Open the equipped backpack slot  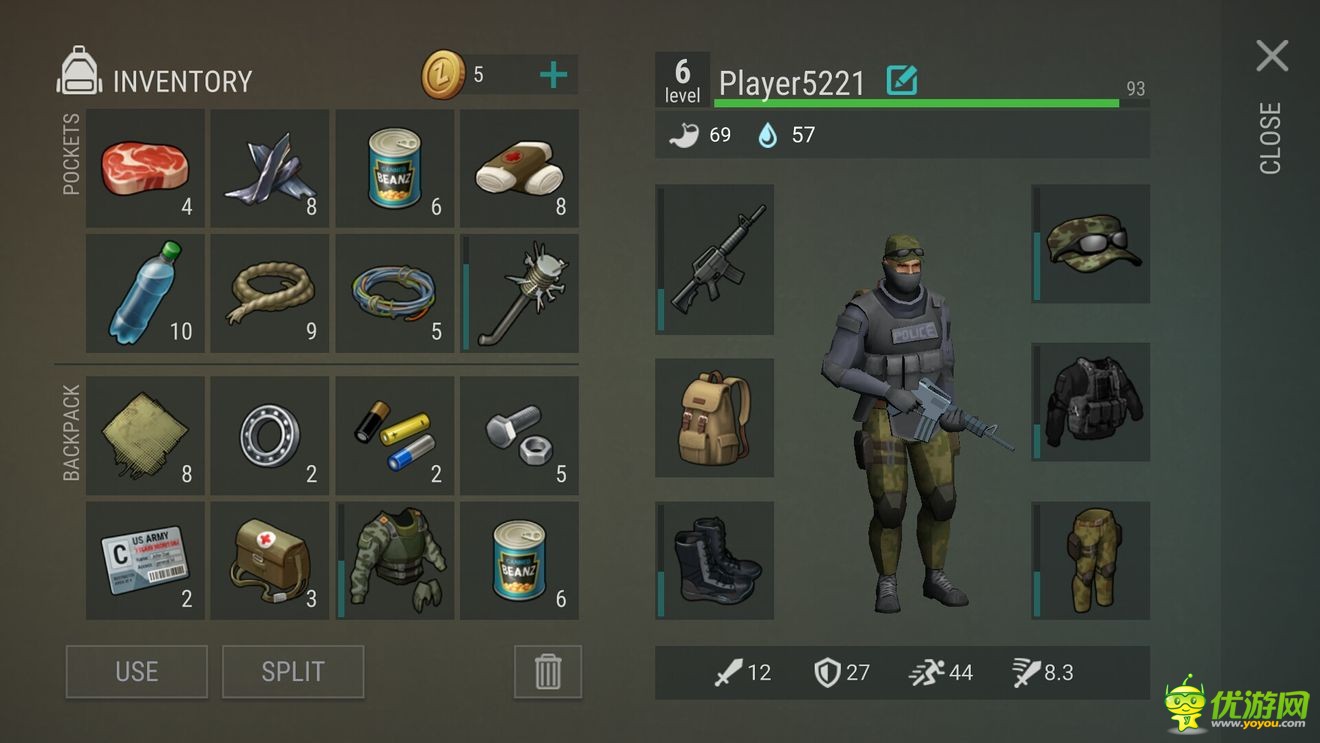pyautogui.click(x=715, y=418)
